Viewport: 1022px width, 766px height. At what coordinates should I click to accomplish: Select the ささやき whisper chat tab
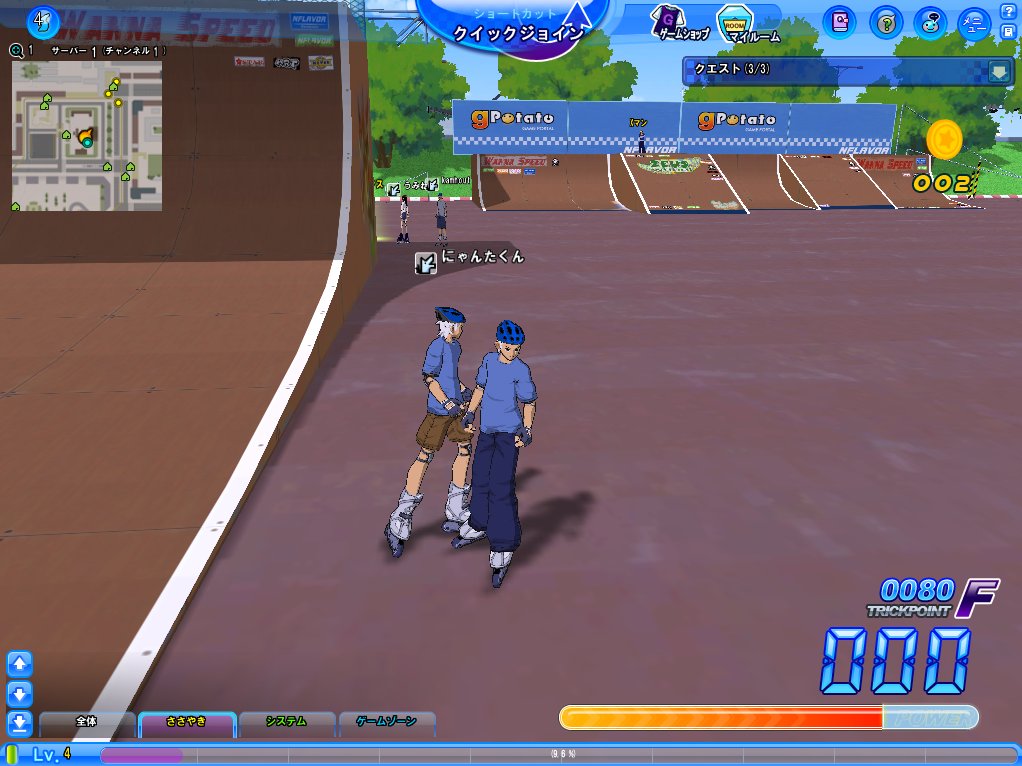click(186, 721)
